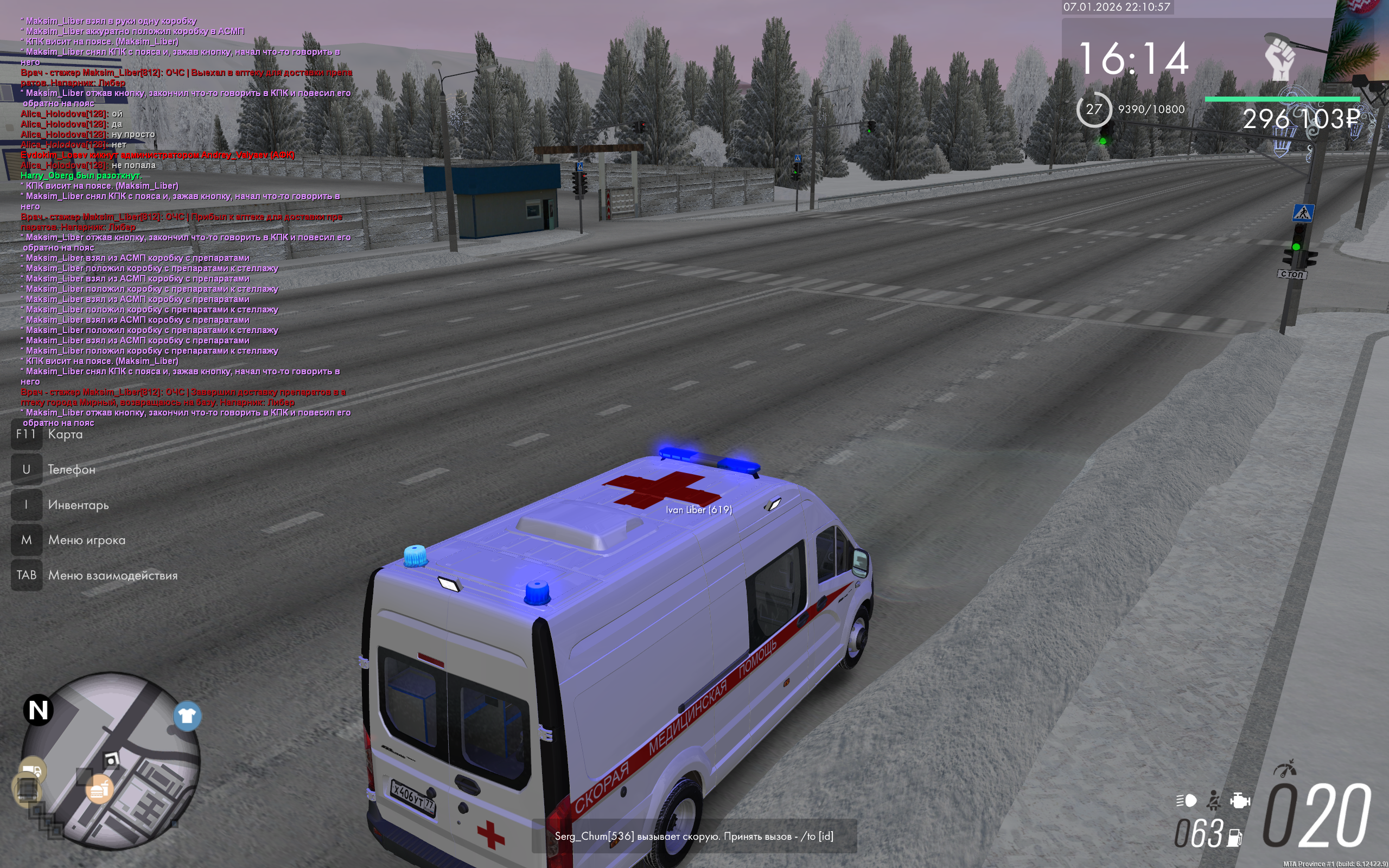
Task: Select the burger fast-food map marker
Action: coord(99,789)
